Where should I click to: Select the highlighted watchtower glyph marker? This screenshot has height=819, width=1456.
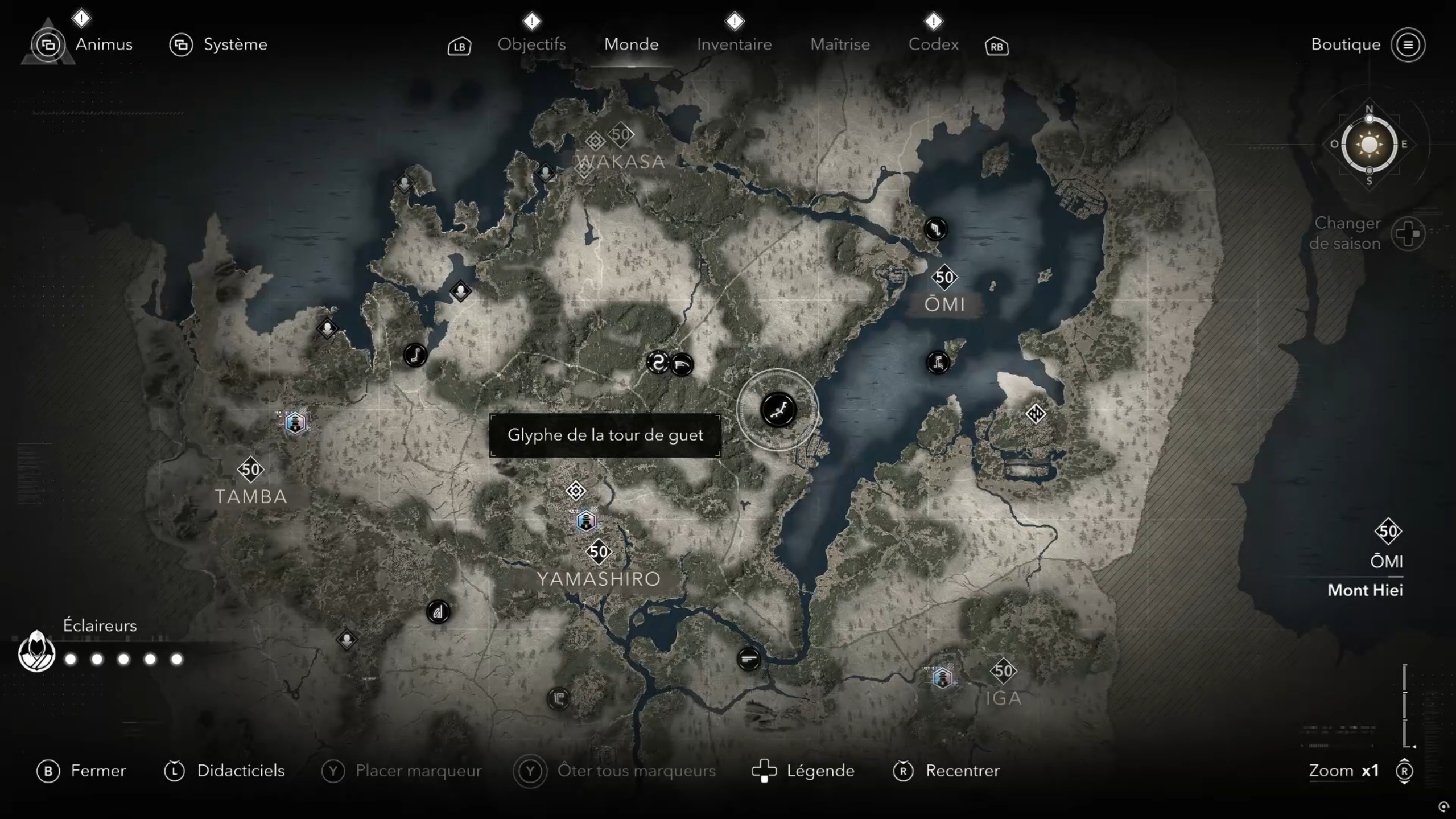[778, 410]
